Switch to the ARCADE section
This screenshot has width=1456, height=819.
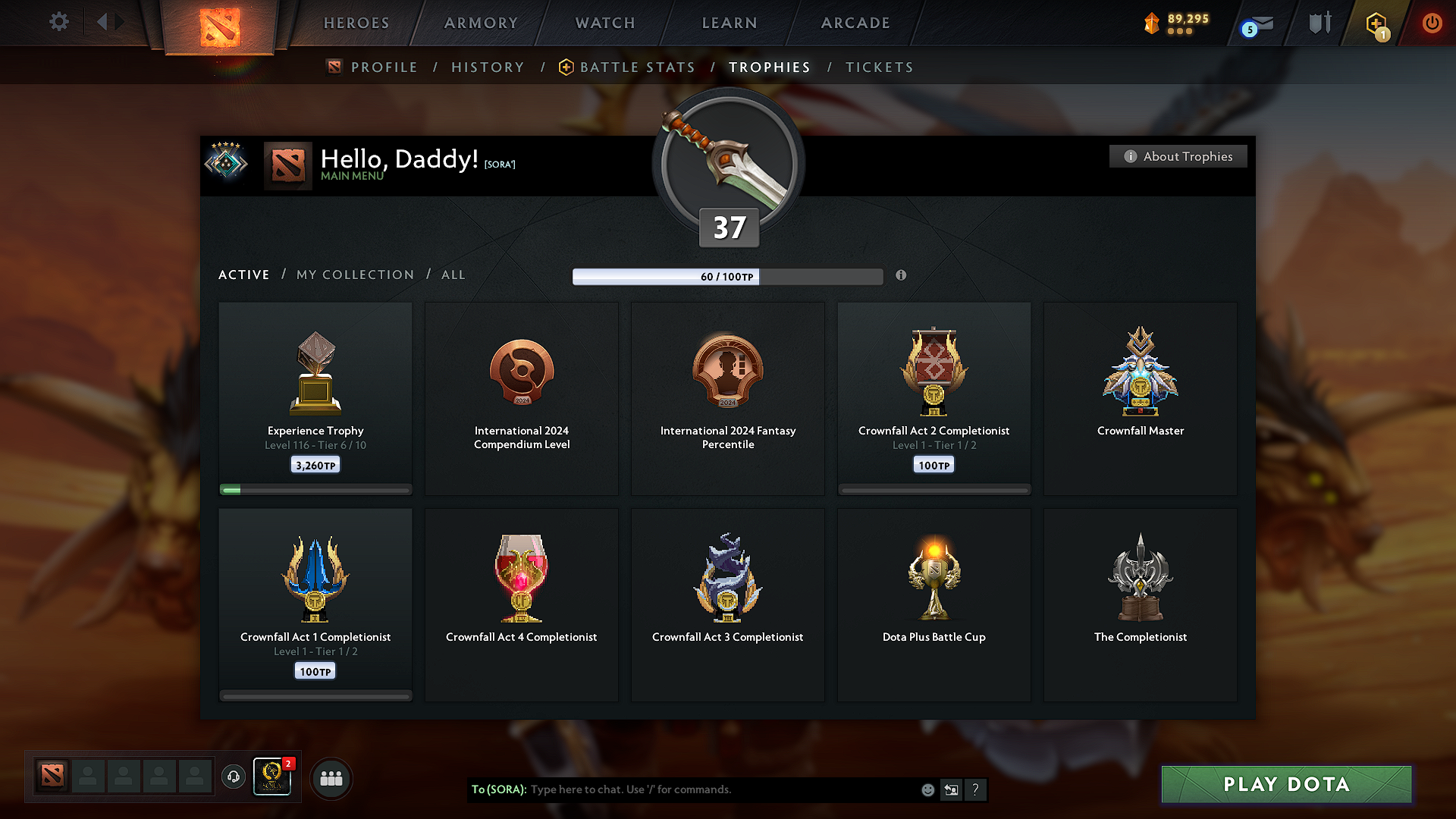click(x=855, y=23)
